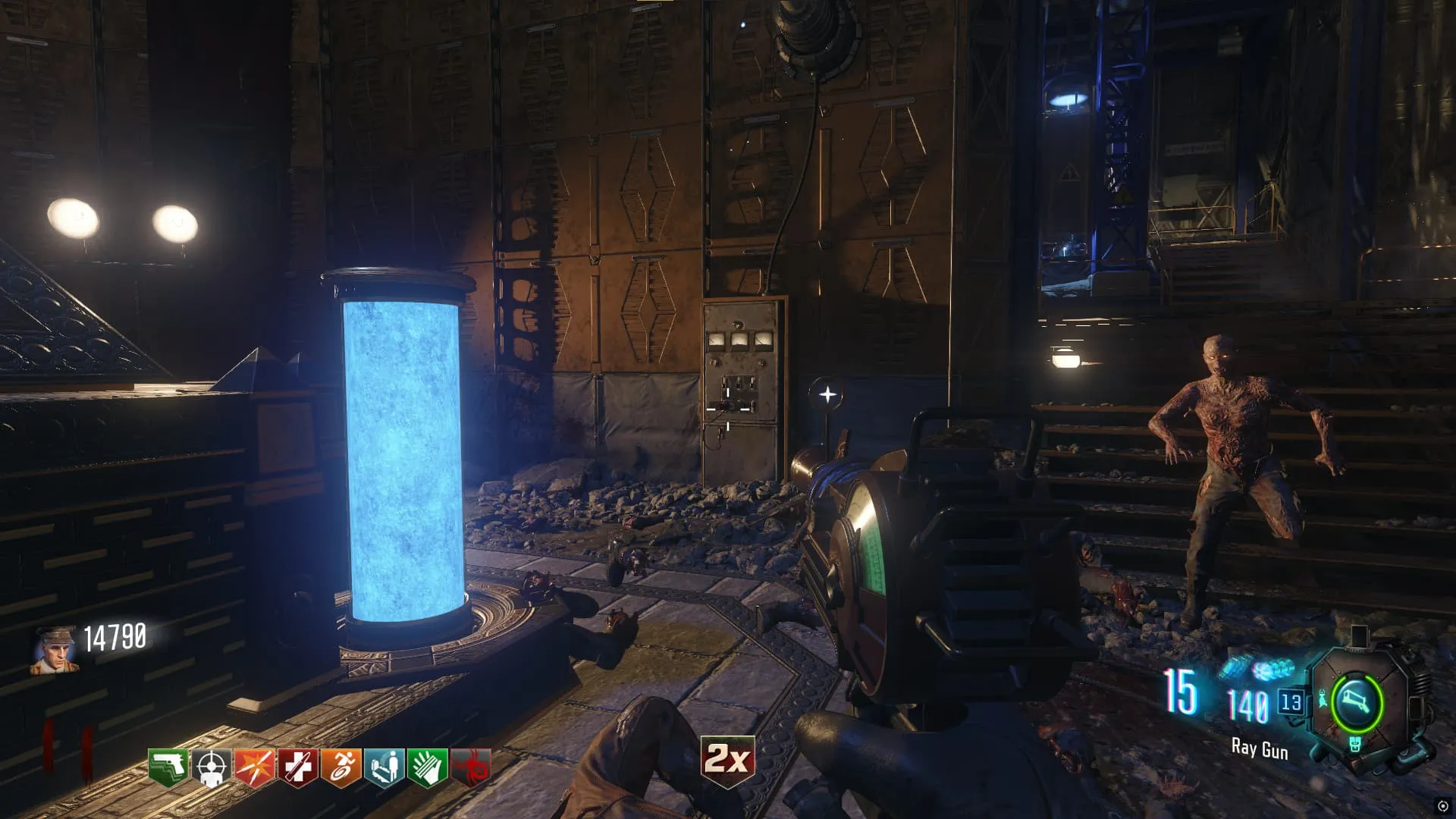Choose the Juggernog perk icon
The width and height of the screenshot is (1456, 819).
click(x=298, y=768)
